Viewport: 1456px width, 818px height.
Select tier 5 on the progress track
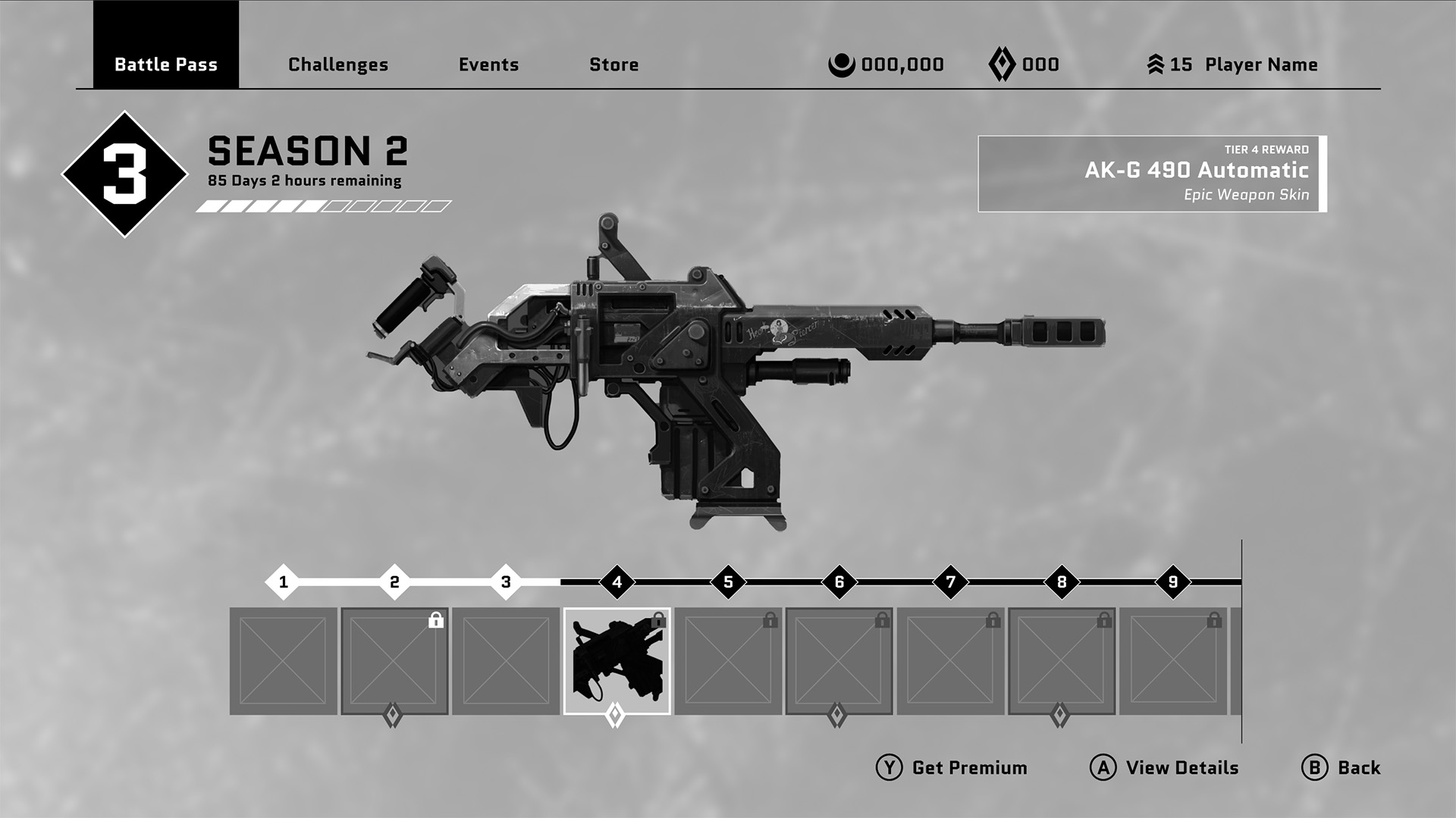728,582
